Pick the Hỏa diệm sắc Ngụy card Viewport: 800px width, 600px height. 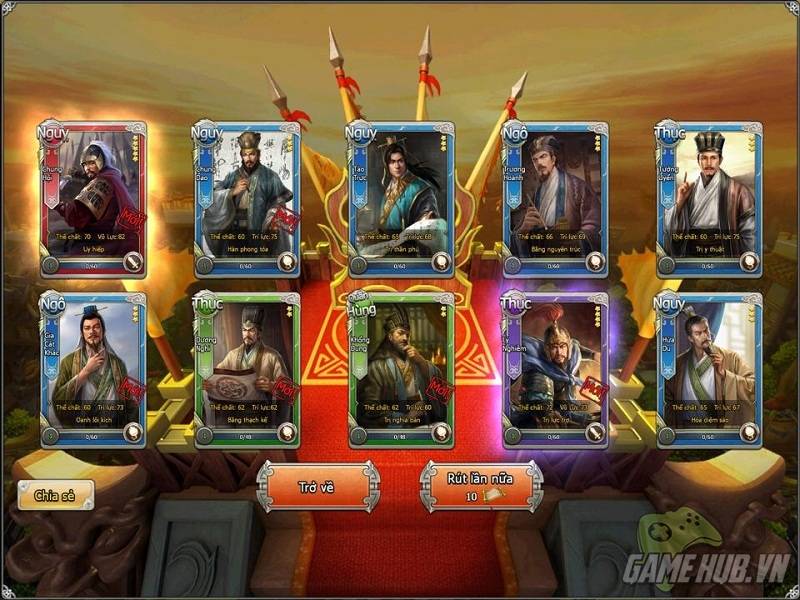tap(708, 370)
